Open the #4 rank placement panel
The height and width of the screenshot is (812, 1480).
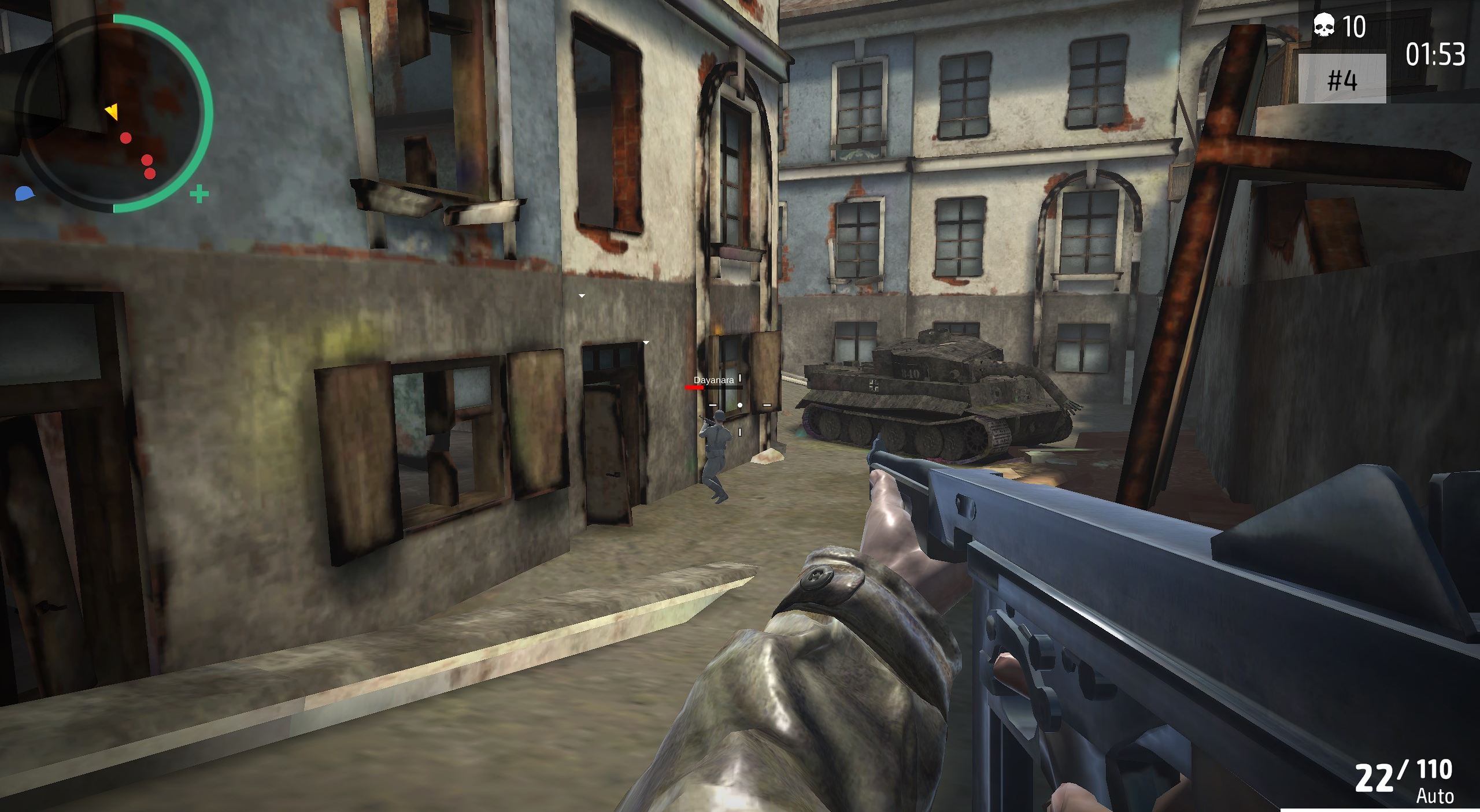click(1342, 79)
